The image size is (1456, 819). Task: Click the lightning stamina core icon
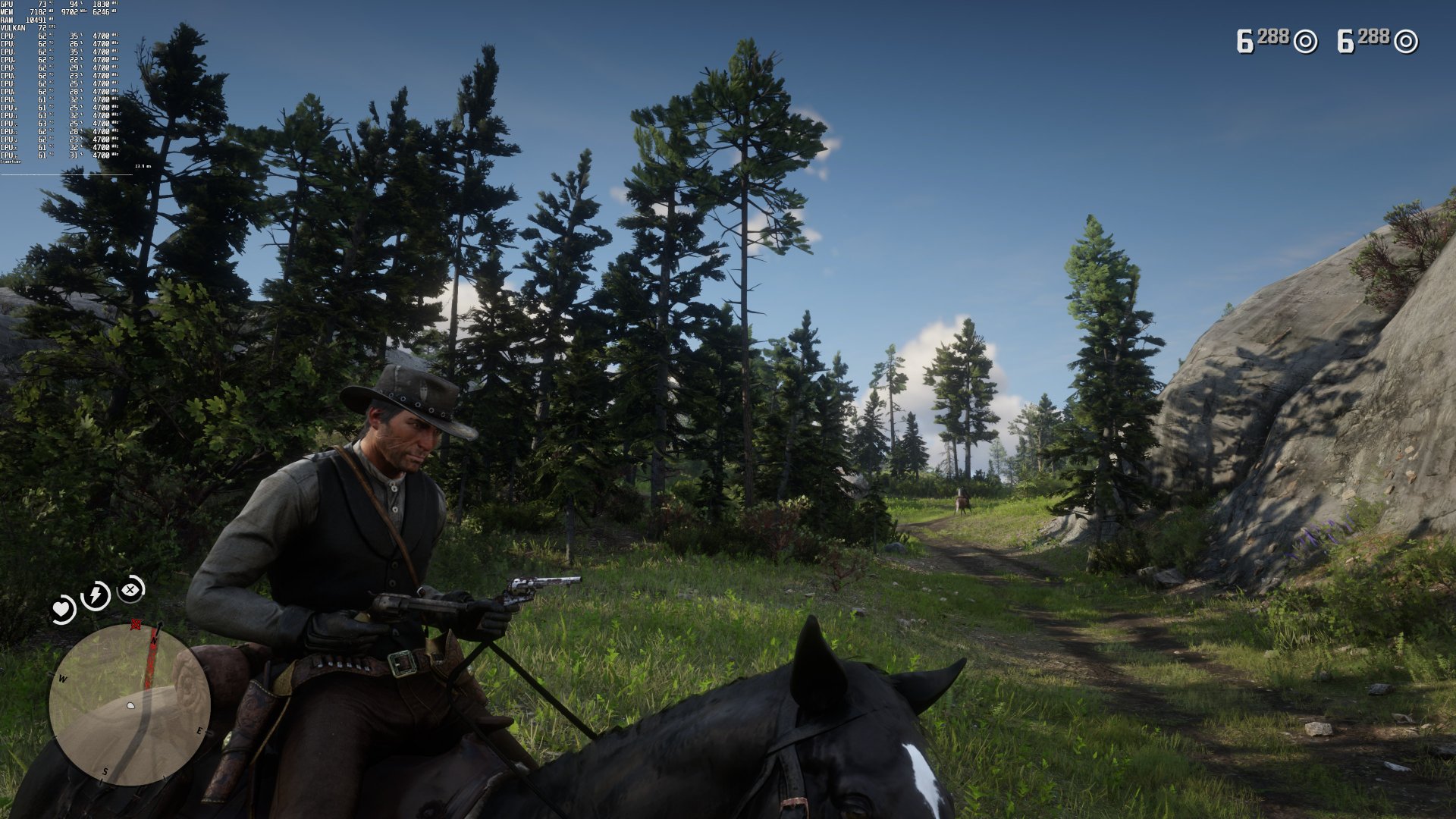(94, 595)
